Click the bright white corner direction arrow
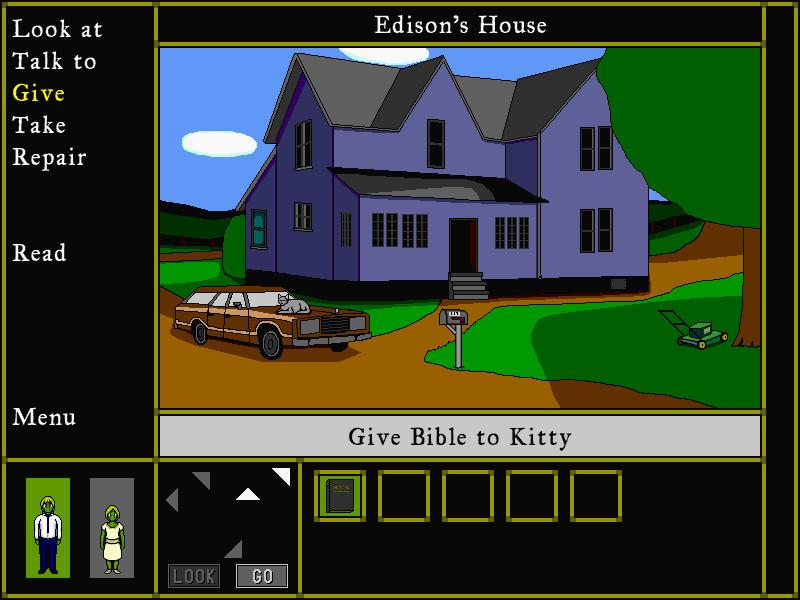 point(283,475)
